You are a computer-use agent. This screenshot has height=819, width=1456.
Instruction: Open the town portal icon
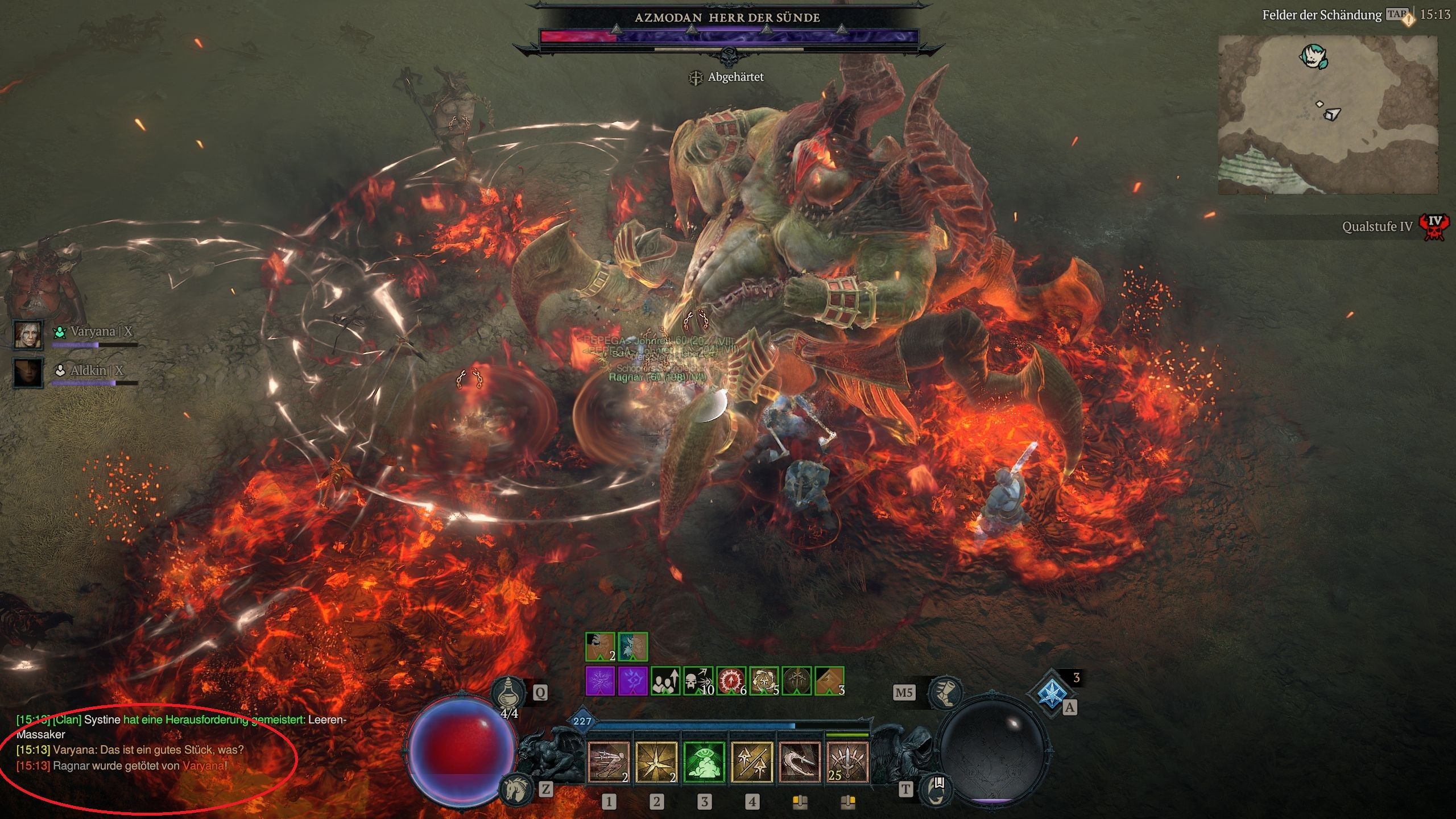click(936, 788)
